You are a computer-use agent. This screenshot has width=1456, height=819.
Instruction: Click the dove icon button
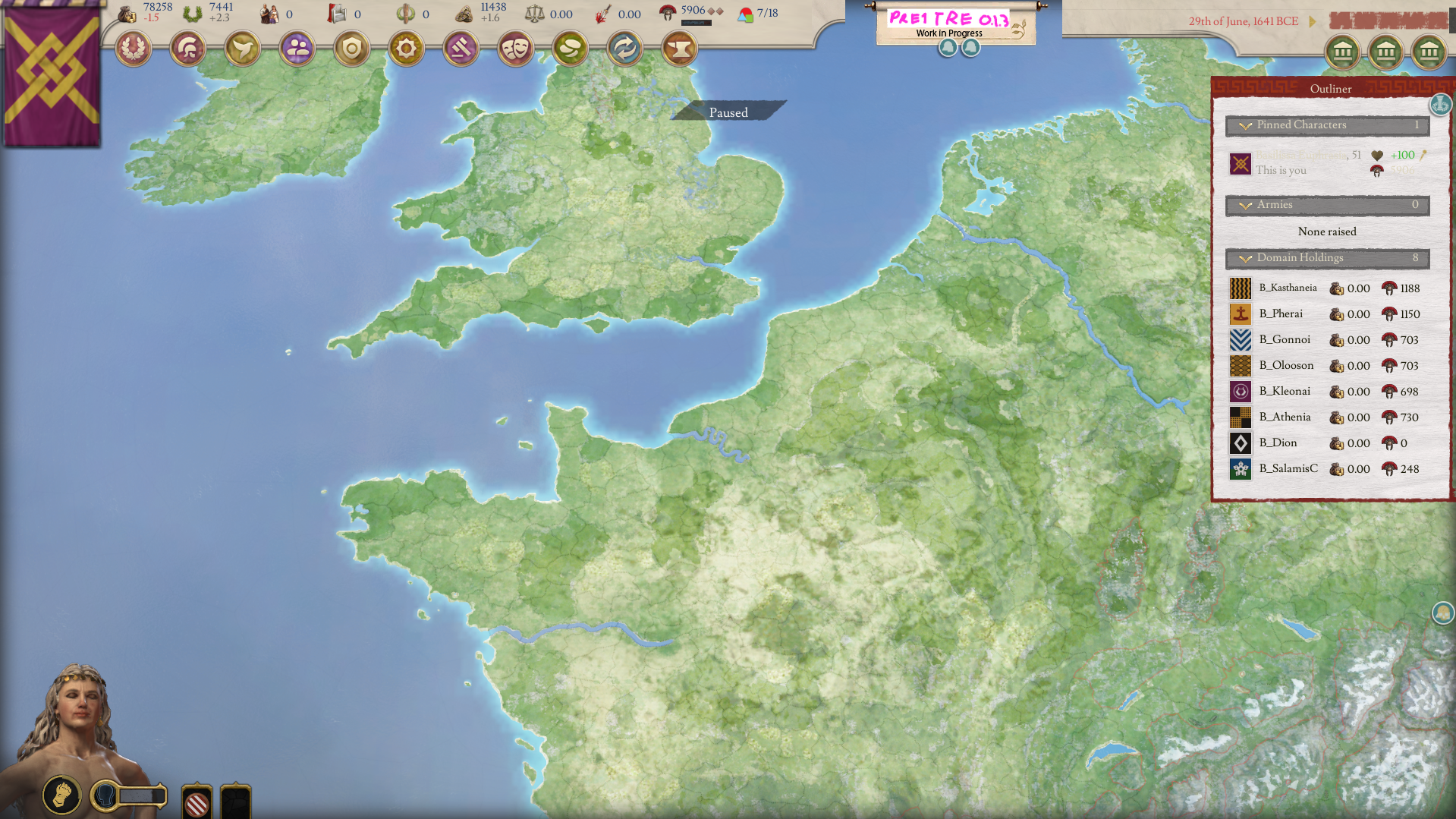(x=243, y=49)
